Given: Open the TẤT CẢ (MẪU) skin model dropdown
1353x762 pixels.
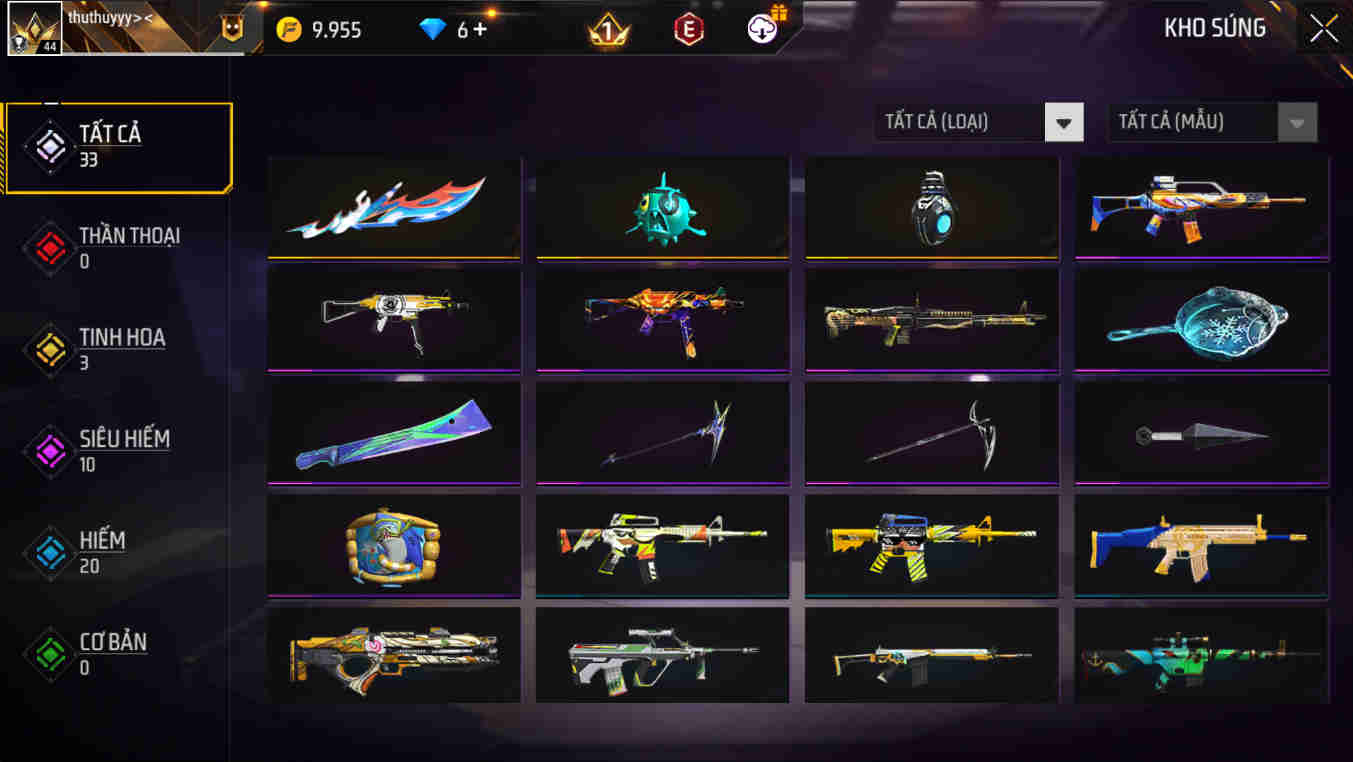Looking at the screenshot, I should pos(1212,121).
